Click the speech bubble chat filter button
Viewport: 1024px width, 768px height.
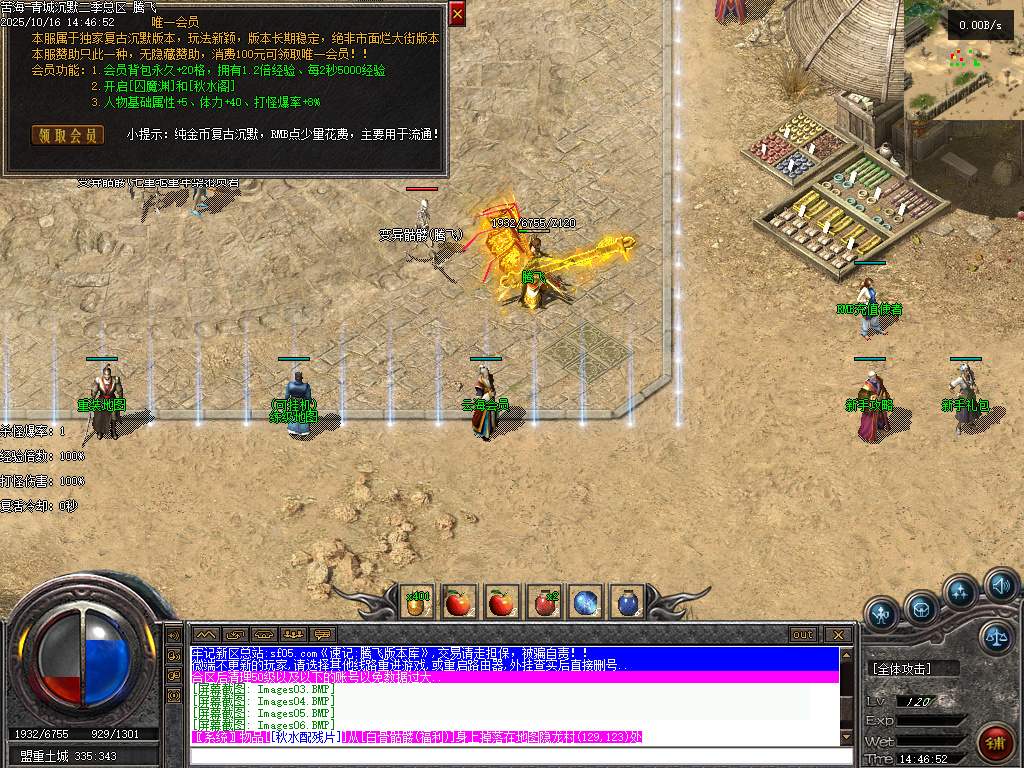click(x=322, y=635)
